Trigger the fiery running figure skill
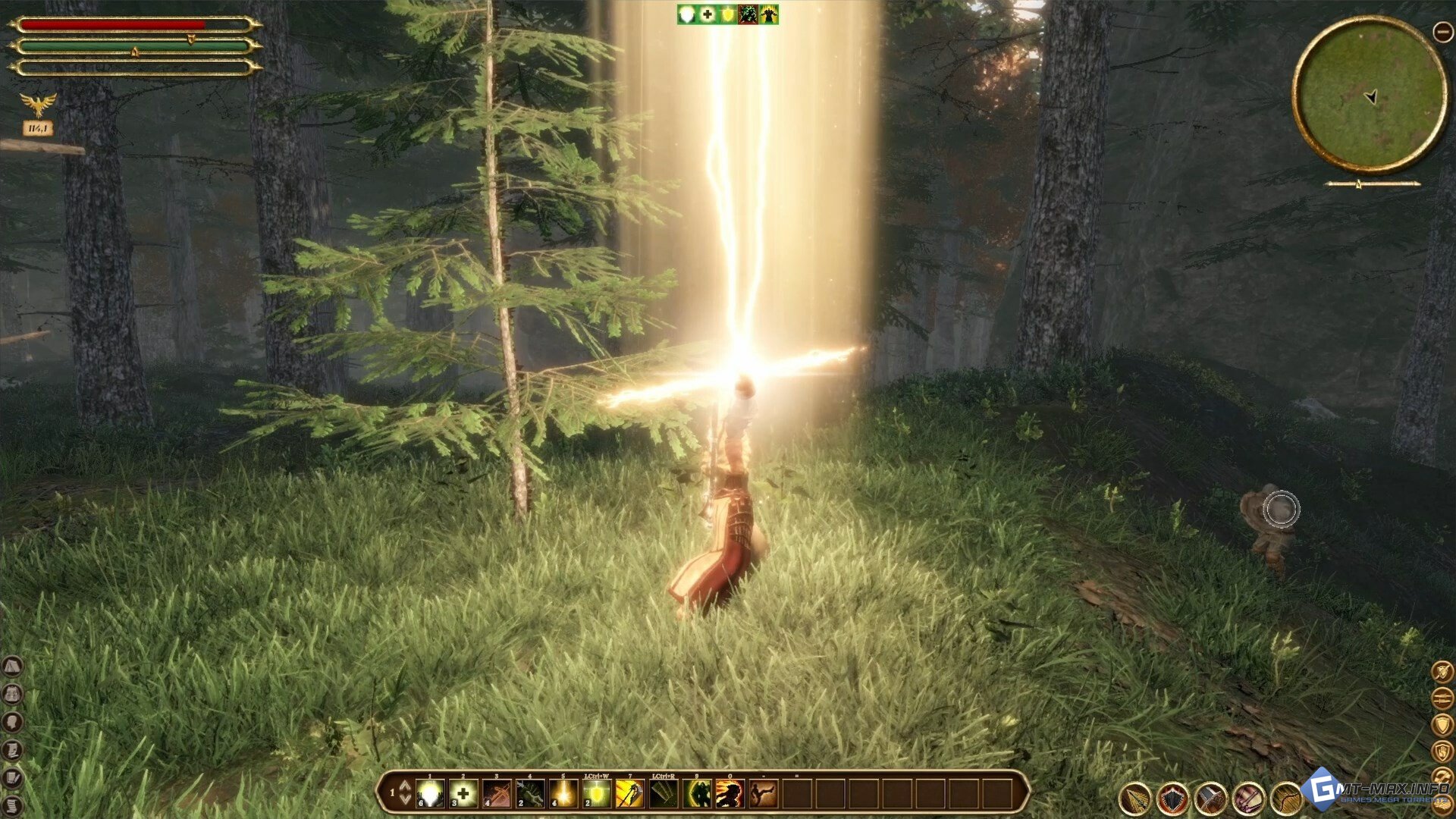This screenshot has width=1456, height=819. pyautogui.click(x=730, y=794)
